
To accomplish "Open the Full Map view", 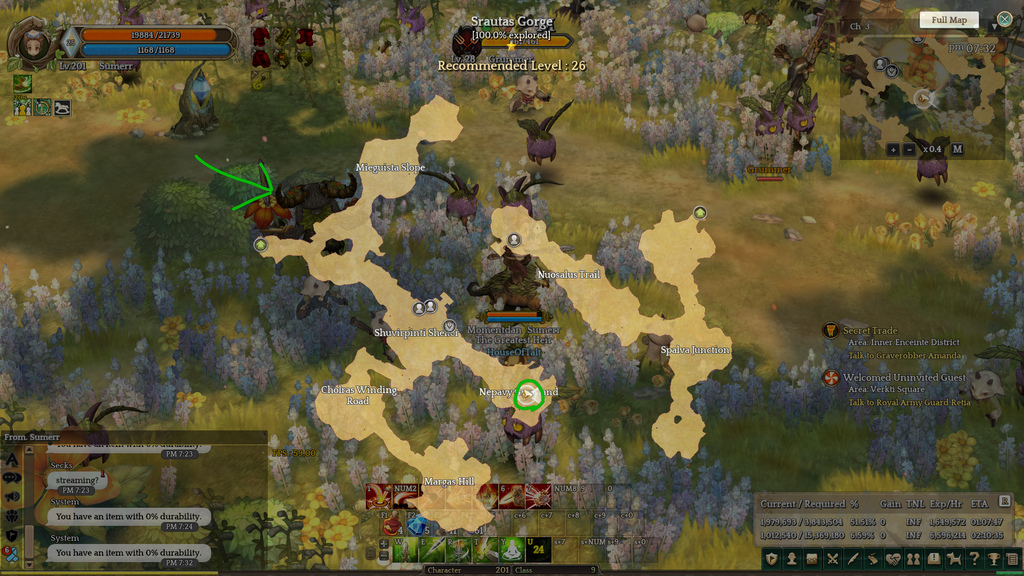I will pos(949,20).
